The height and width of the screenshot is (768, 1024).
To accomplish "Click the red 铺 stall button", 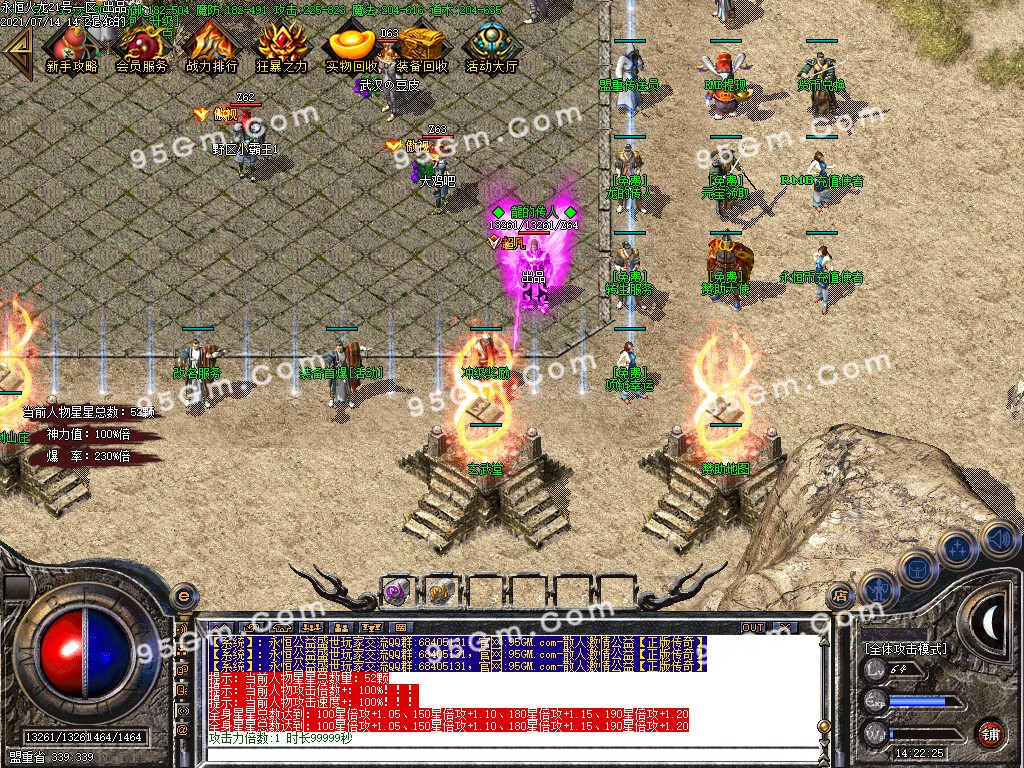I will pos(990,732).
